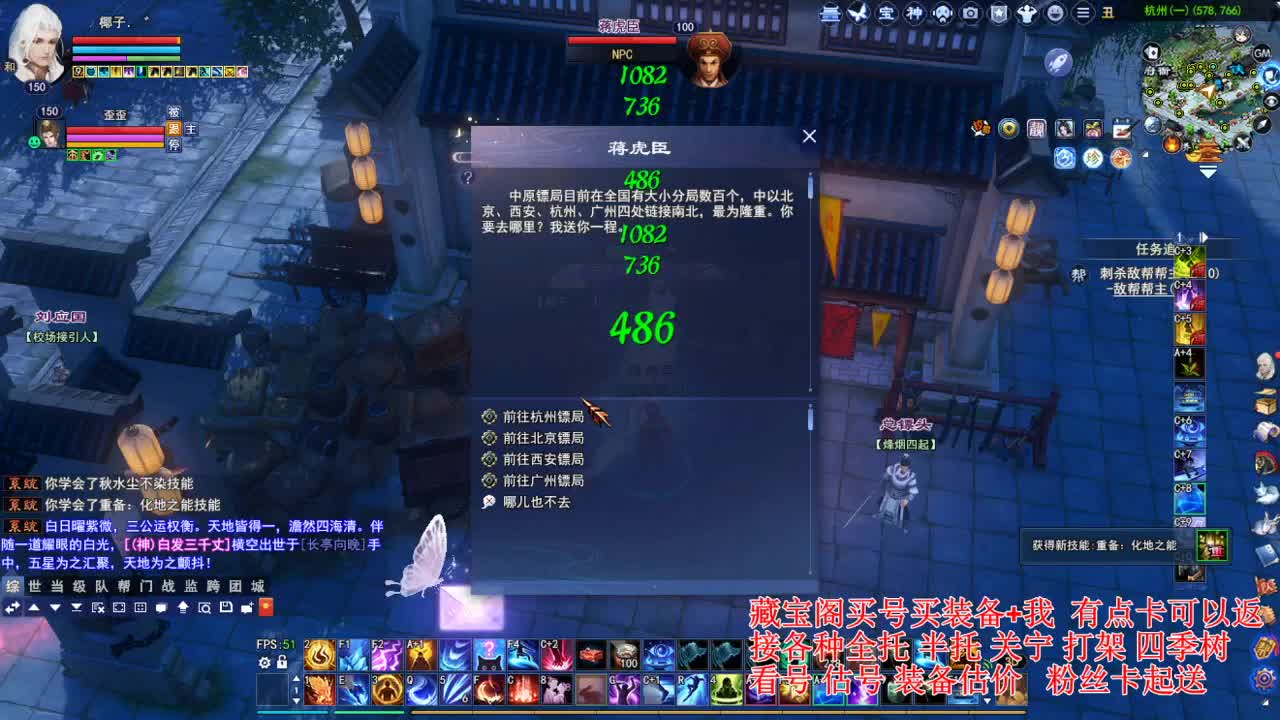Open the 靓 appearance icon on right side
1280x720 pixels.
click(1038, 128)
